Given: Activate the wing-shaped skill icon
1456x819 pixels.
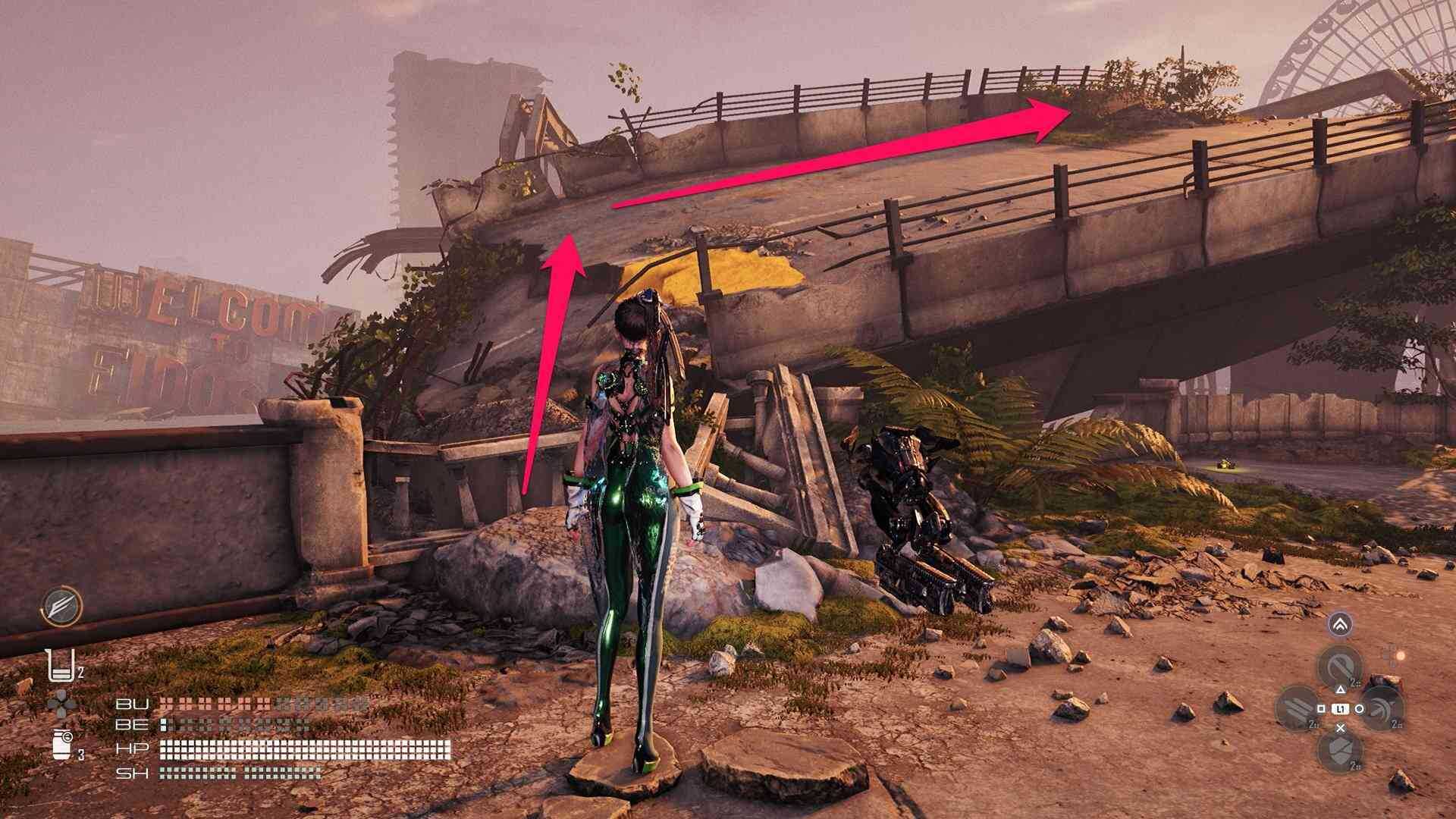Looking at the screenshot, I should [61, 607].
